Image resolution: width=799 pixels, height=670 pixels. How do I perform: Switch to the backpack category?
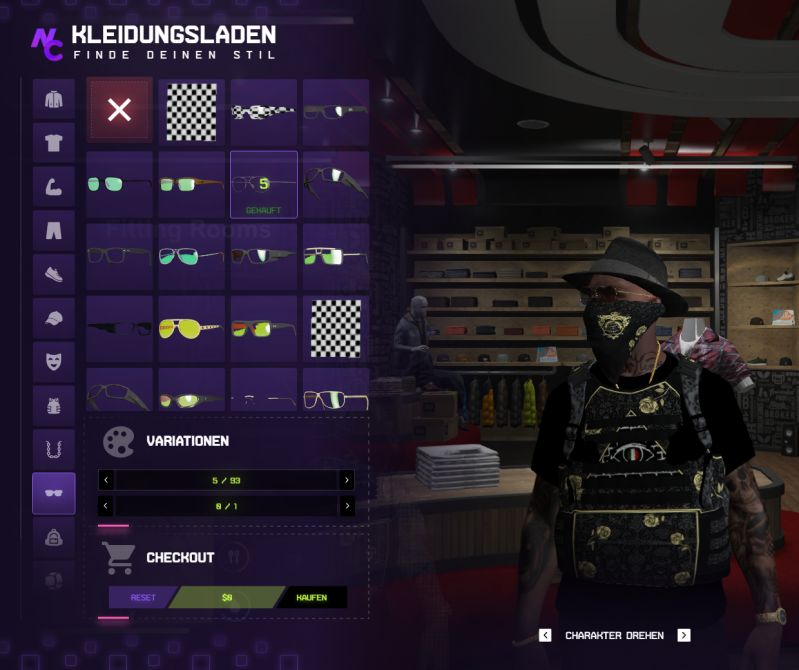point(54,537)
